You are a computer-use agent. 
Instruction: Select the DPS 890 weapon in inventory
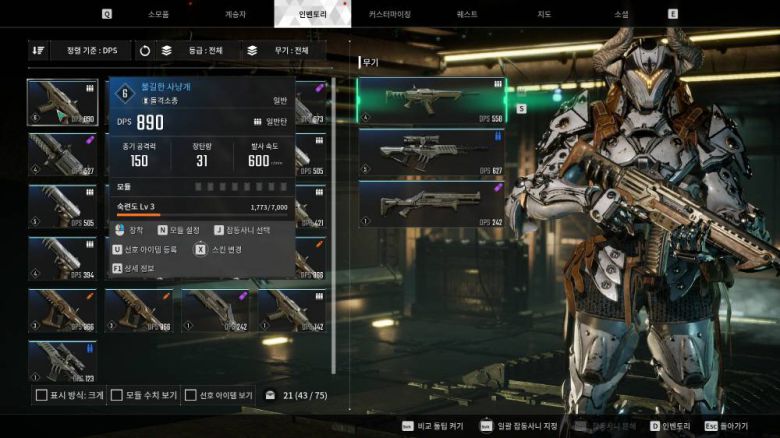click(62, 102)
